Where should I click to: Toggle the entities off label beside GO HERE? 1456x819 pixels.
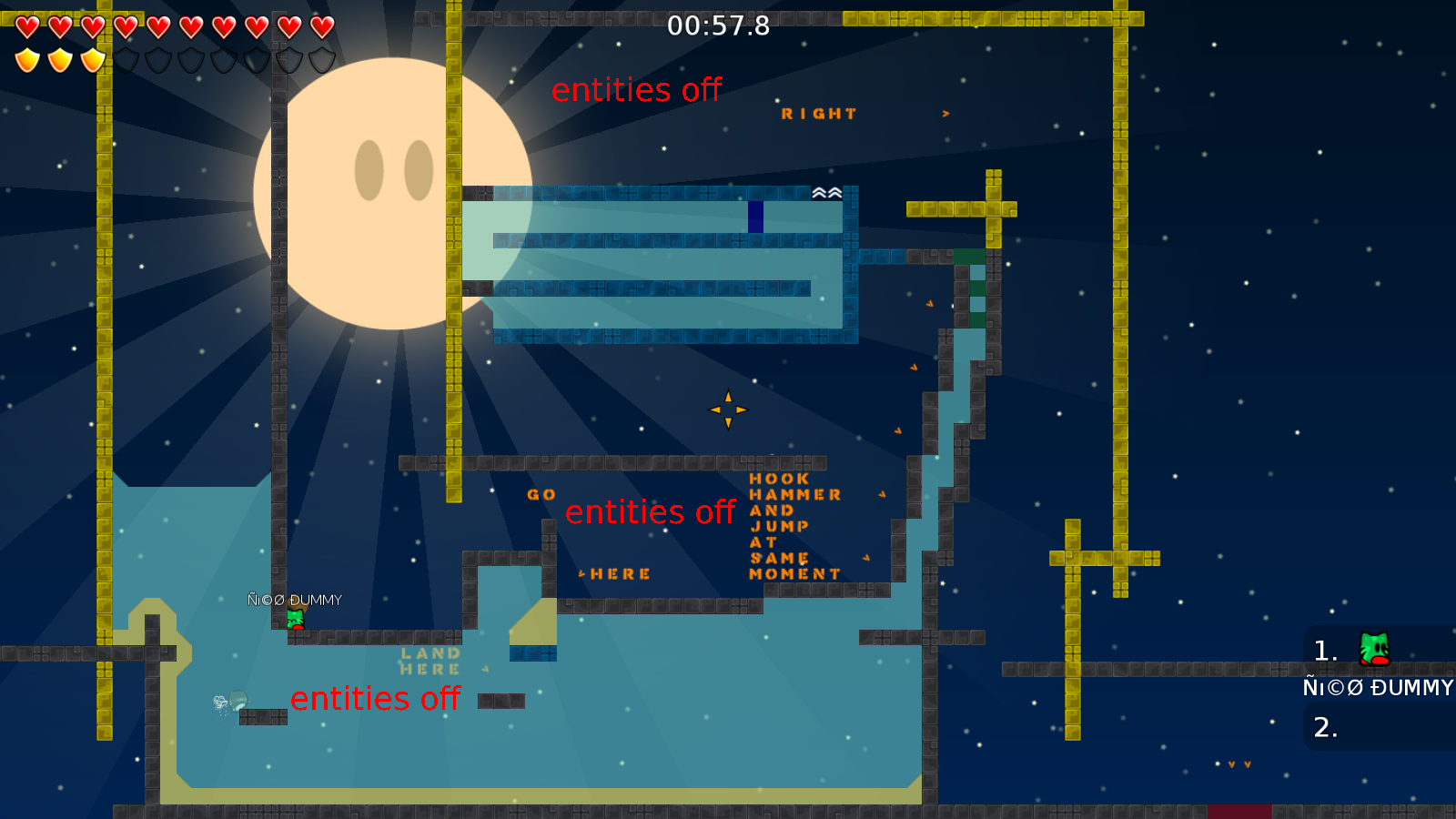652,512
